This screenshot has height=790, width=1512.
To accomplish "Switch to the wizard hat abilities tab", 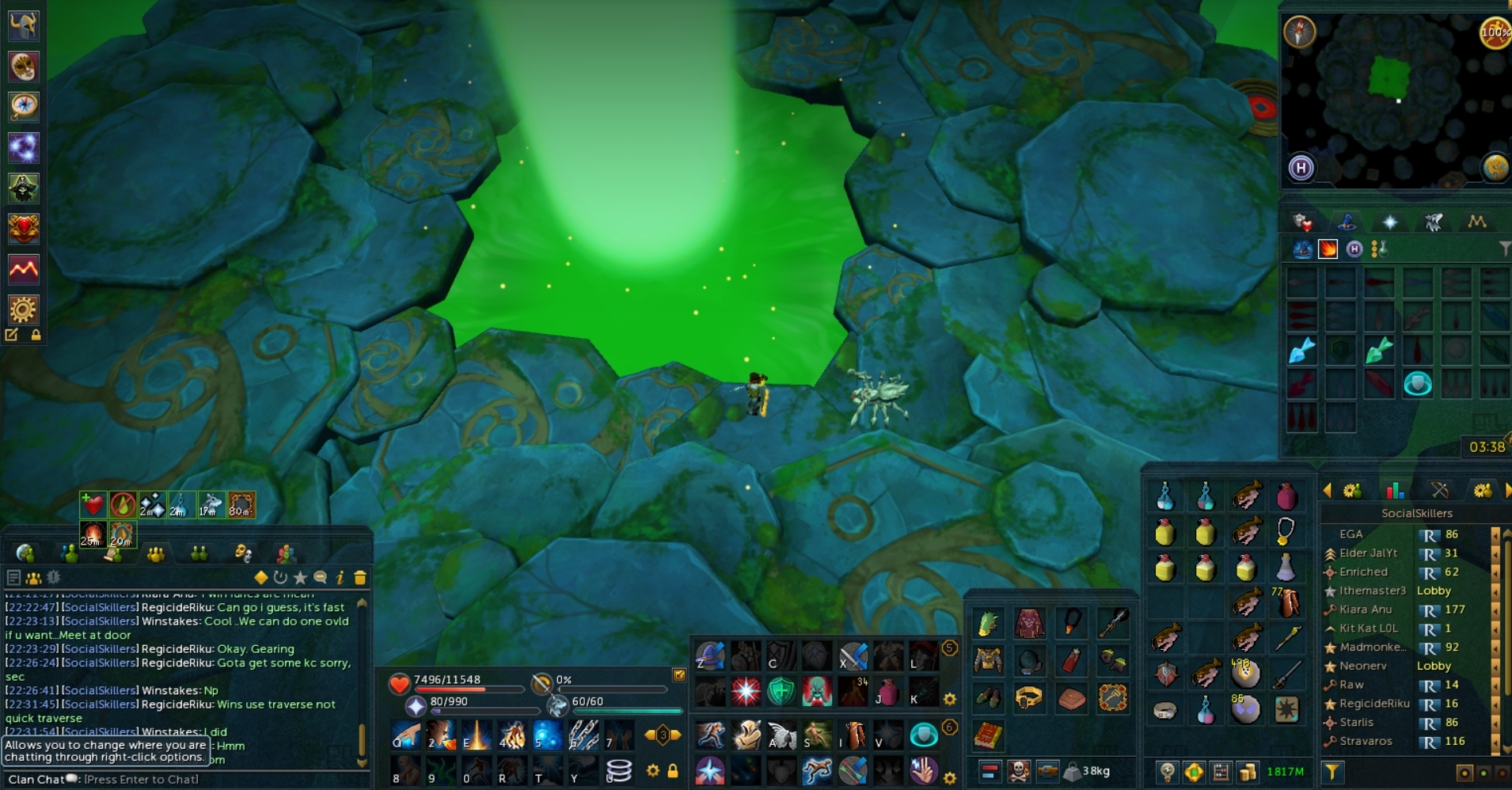I will point(1346,222).
